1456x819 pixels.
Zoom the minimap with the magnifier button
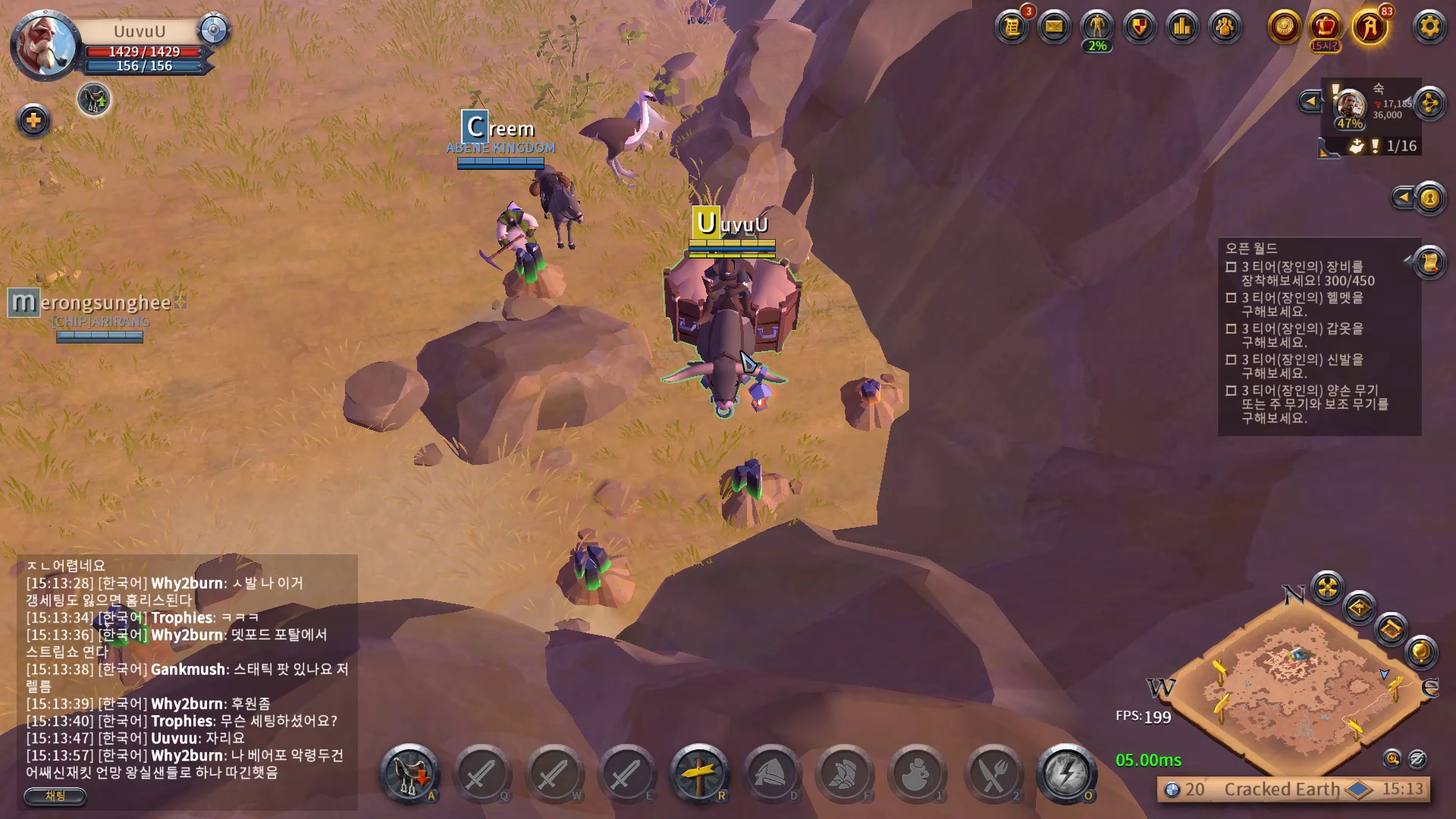1392,758
